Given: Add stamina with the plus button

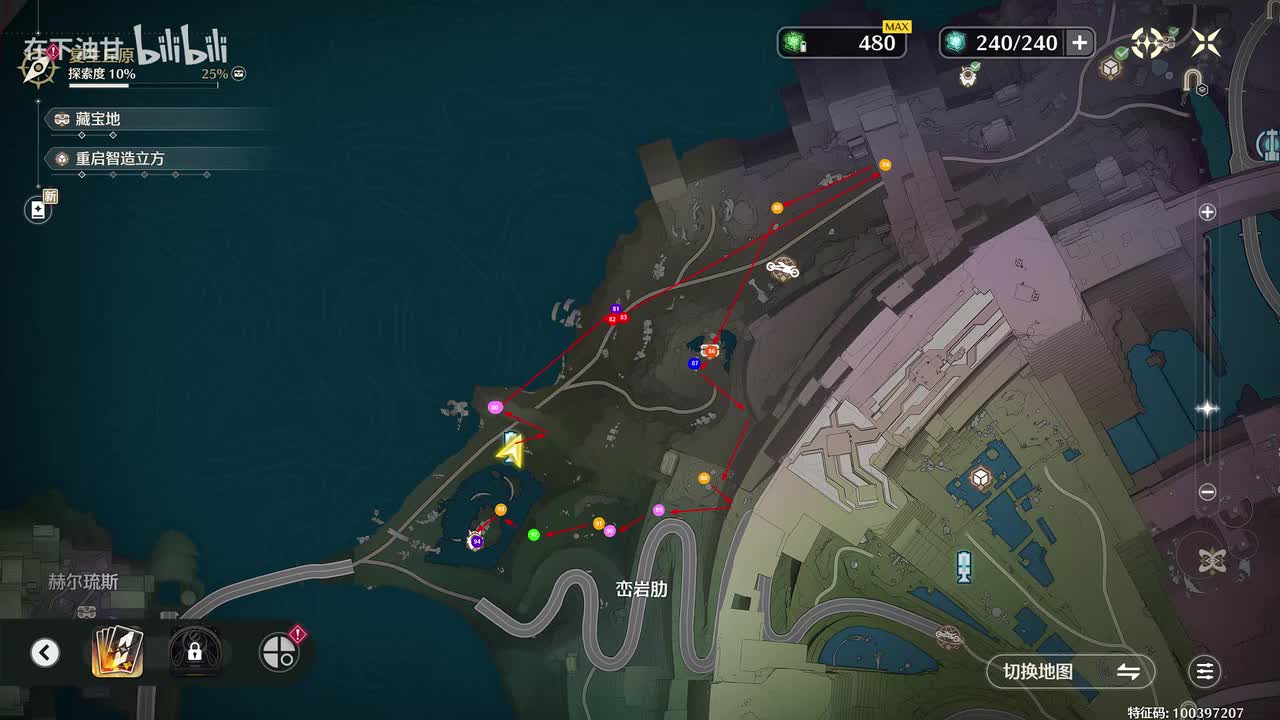Looking at the screenshot, I should pos(1080,42).
